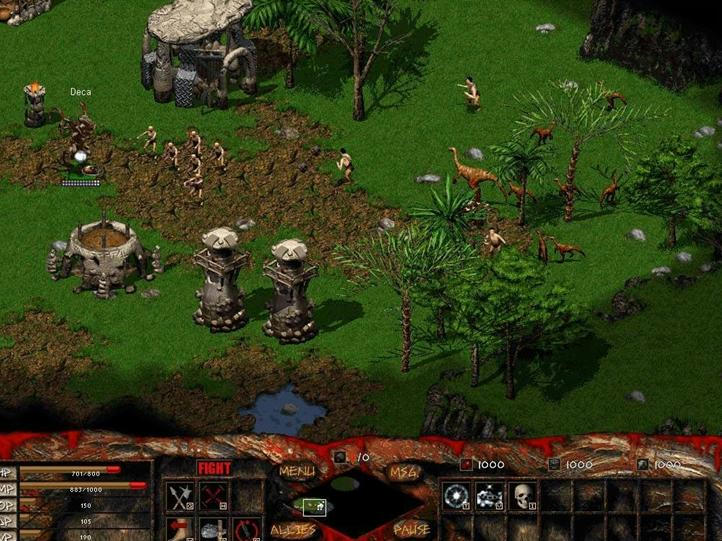722x541 pixels.
Task: Select the crossed axes attack command
Action: click(x=182, y=496)
